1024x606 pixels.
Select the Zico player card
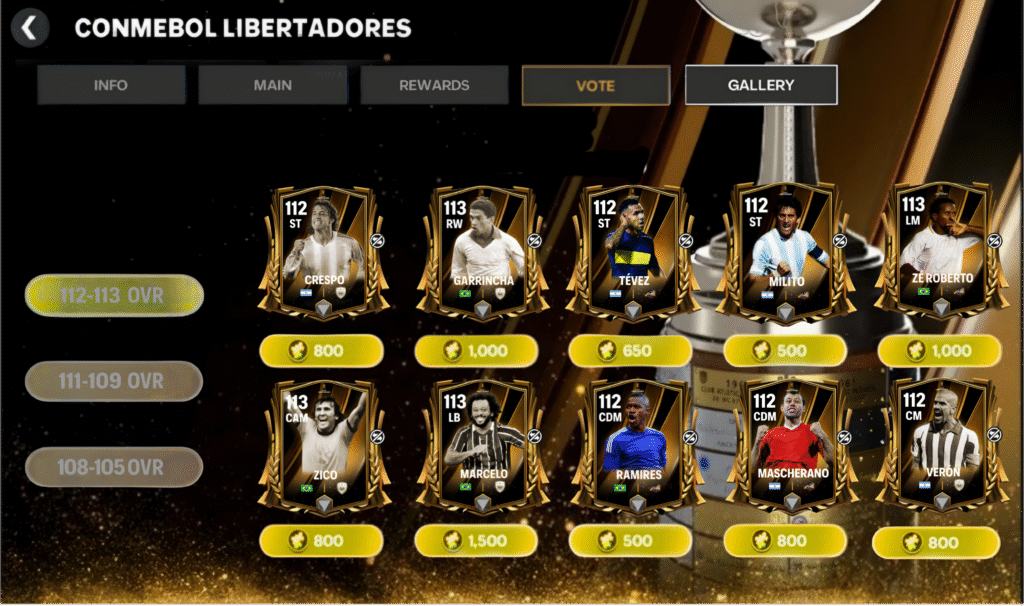pyautogui.click(x=322, y=445)
